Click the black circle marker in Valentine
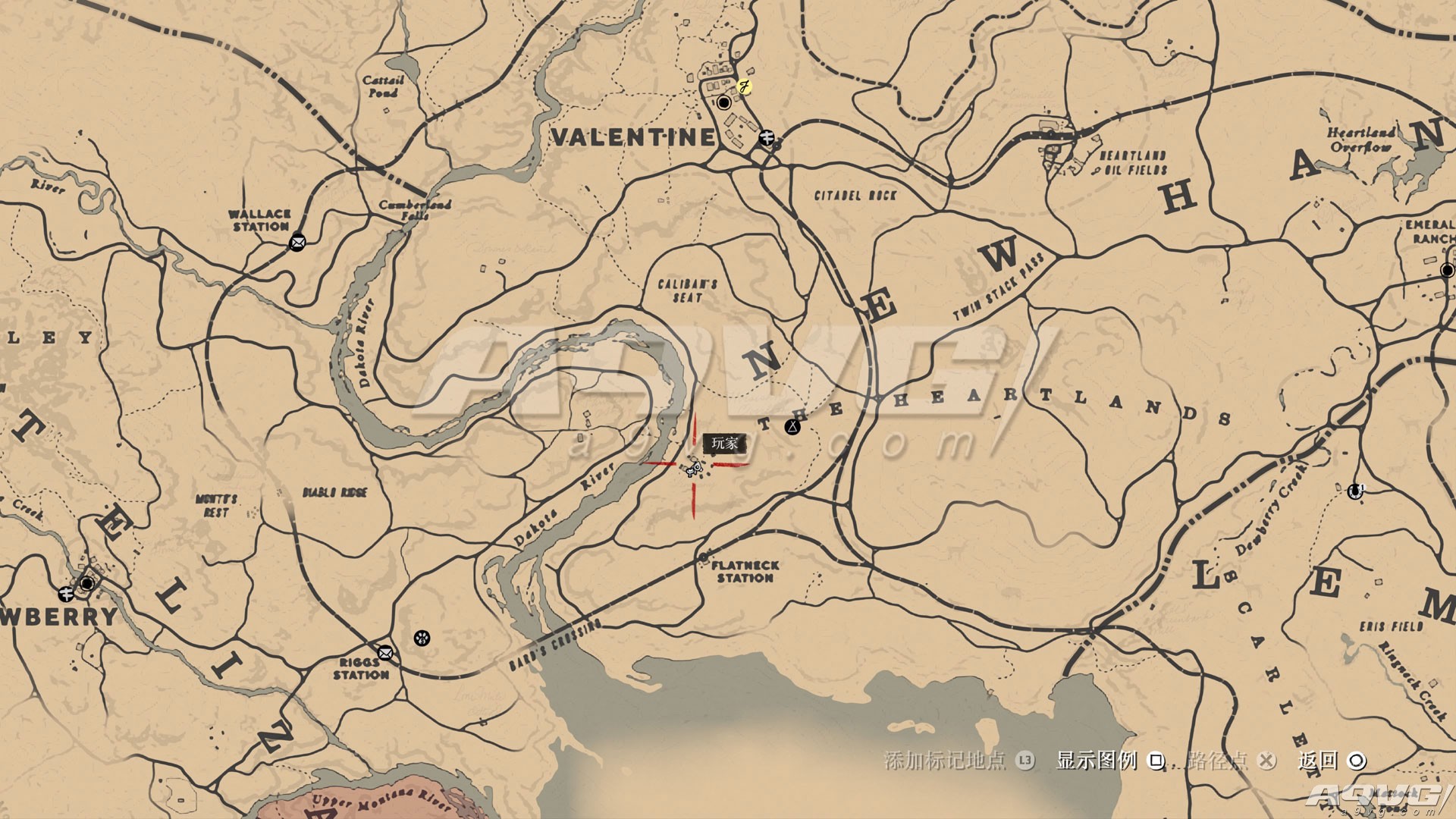1456x819 pixels. [x=724, y=102]
